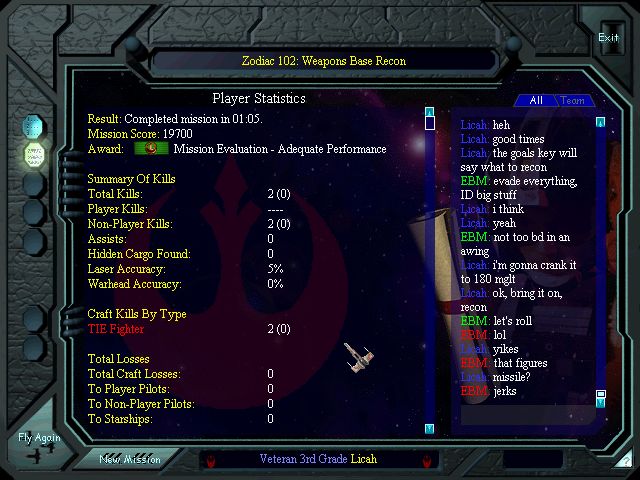Start a New Mission
Image resolution: width=640 pixels, height=480 pixels.
click(x=130, y=459)
